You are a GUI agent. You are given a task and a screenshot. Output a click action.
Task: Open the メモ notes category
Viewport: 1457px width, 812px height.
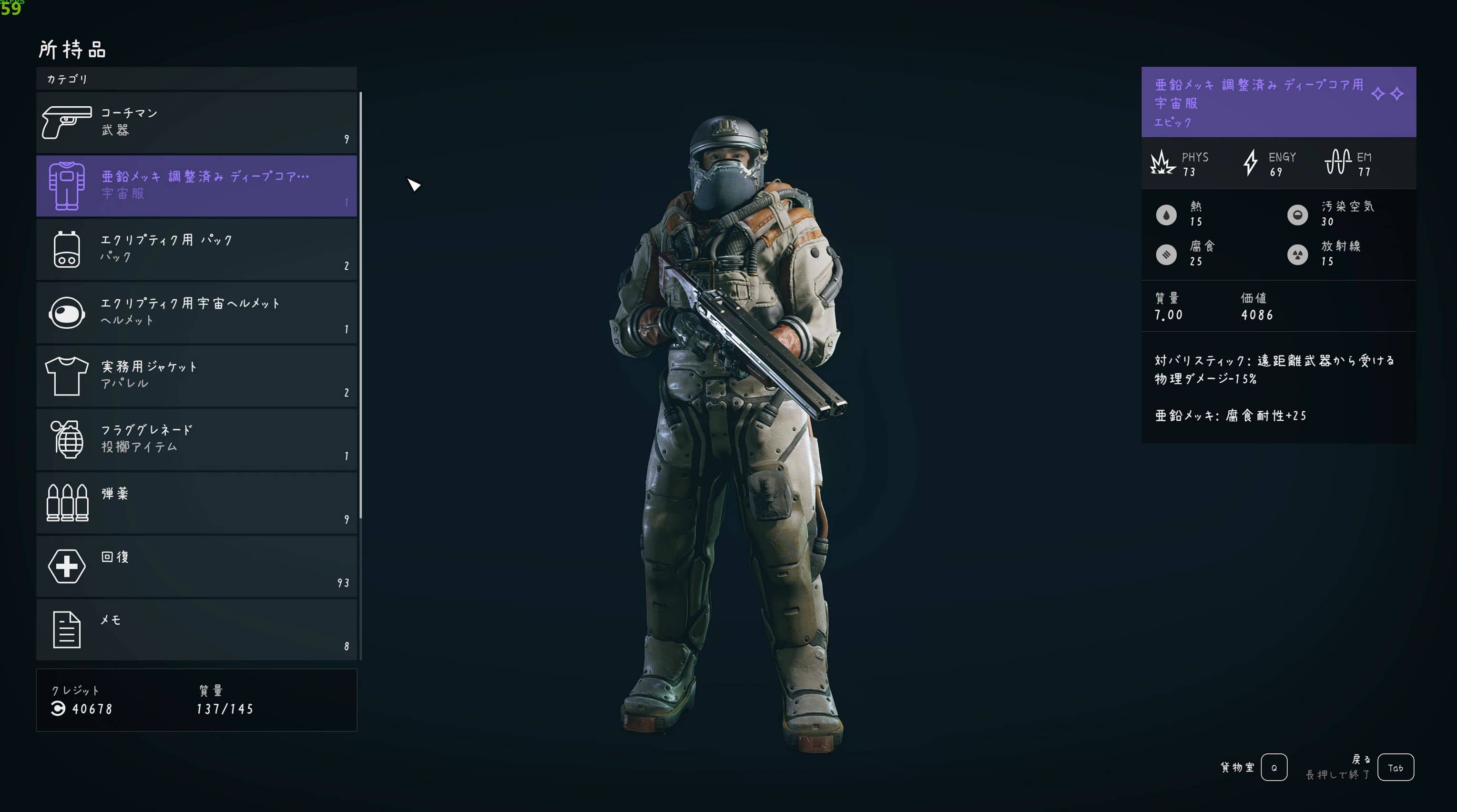[x=196, y=629]
